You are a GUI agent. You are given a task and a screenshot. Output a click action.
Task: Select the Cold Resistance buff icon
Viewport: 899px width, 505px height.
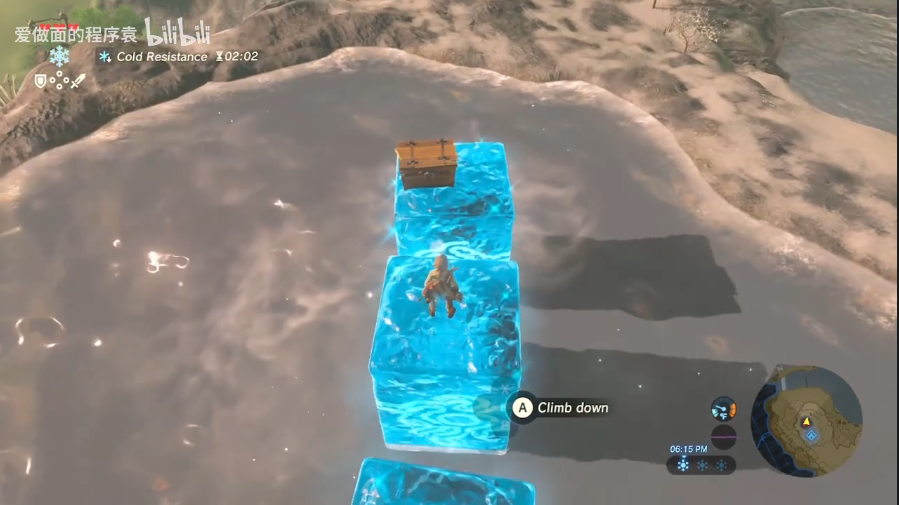[x=104, y=57]
